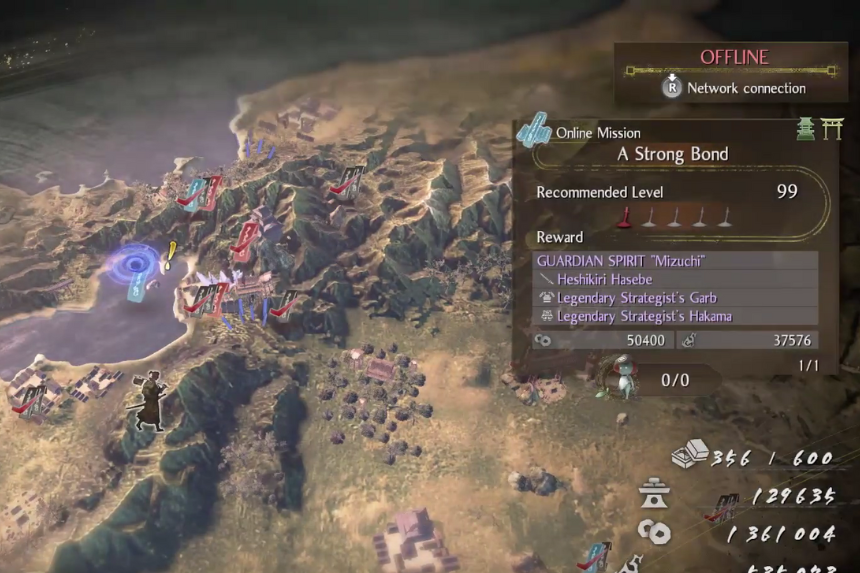The image size is (860, 573).
Task: Open the A Strong Bond mission title
Action: 672,154
